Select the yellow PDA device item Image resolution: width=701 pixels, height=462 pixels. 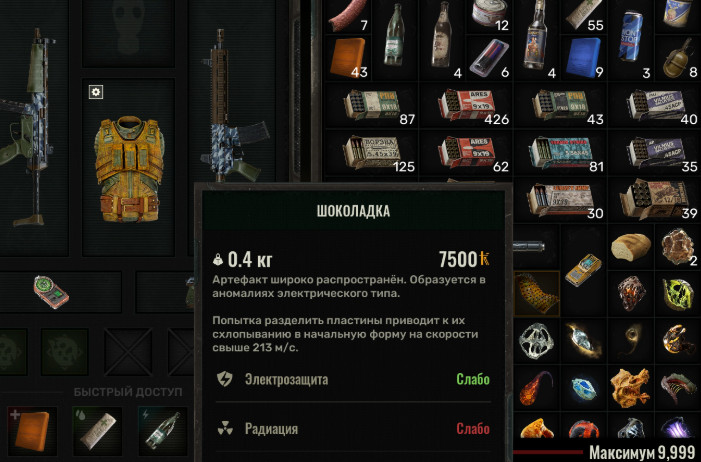(582, 266)
